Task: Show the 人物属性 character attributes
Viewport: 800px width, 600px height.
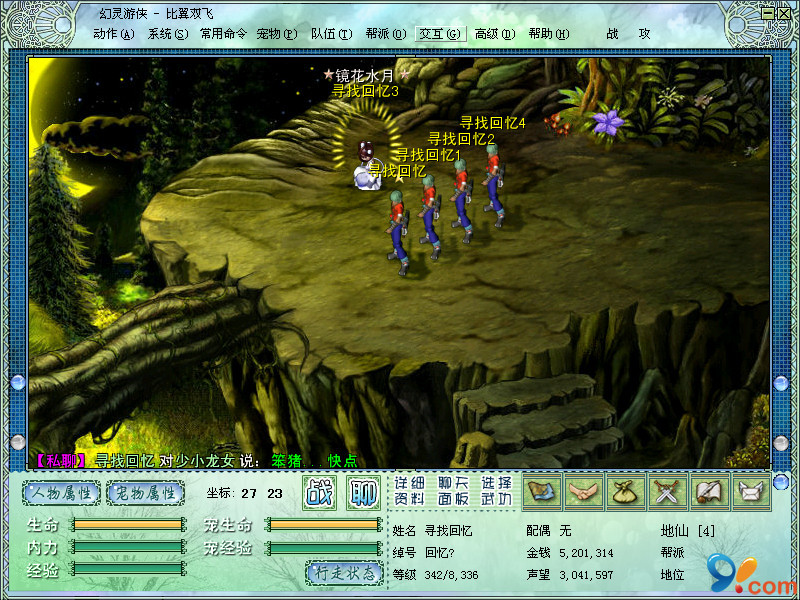Action: [x=62, y=492]
